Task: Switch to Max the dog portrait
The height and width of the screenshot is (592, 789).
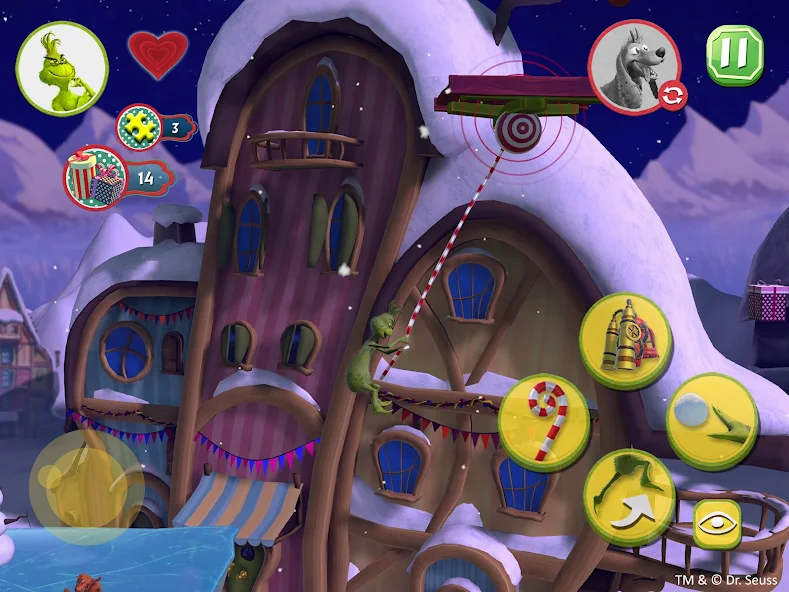Action: click(635, 67)
